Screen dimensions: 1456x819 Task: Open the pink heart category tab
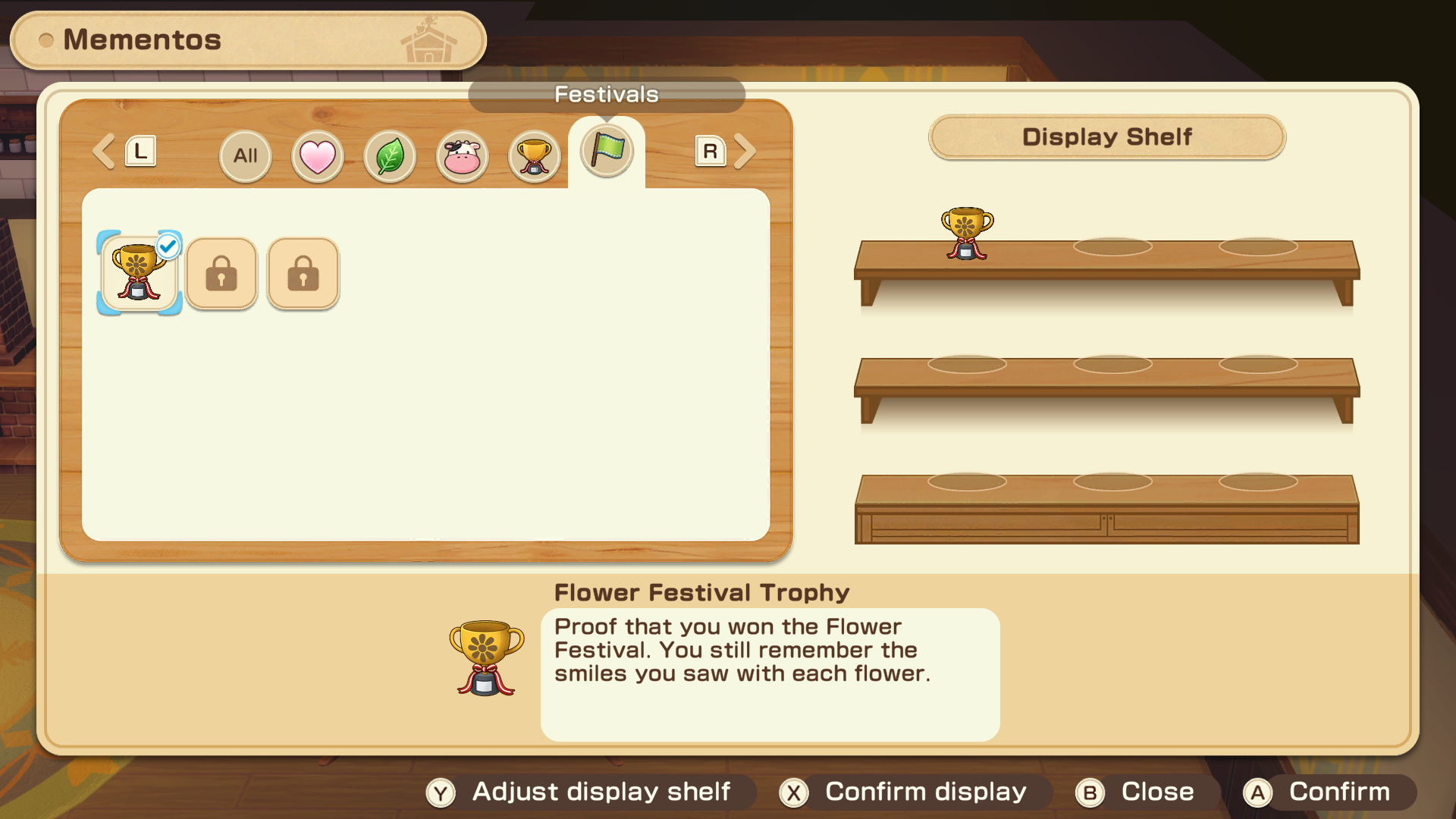317,156
